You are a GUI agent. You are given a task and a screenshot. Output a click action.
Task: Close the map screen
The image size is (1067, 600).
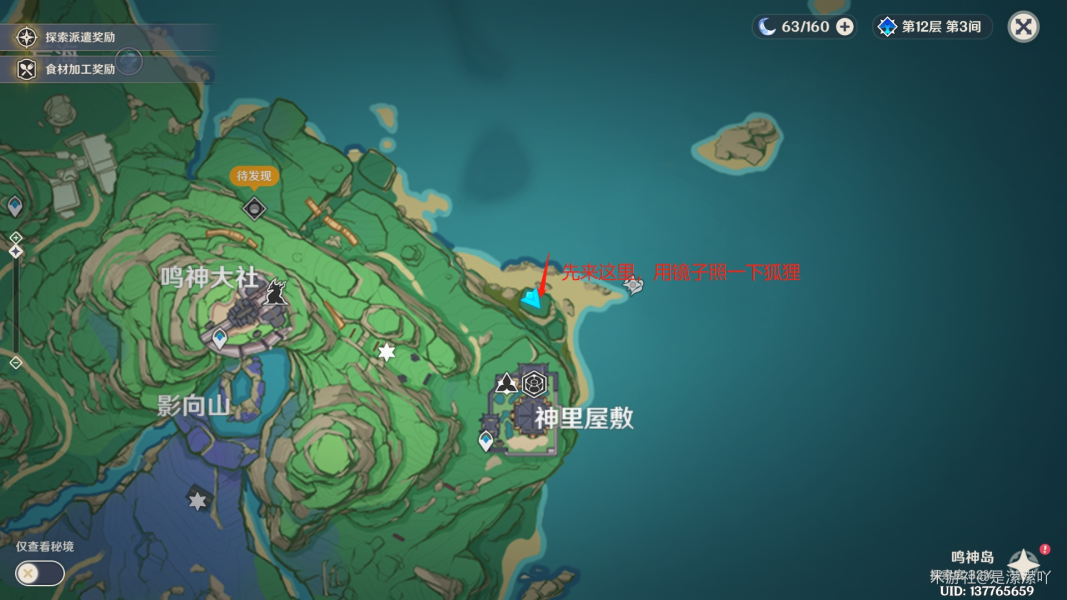(1023, 27)
